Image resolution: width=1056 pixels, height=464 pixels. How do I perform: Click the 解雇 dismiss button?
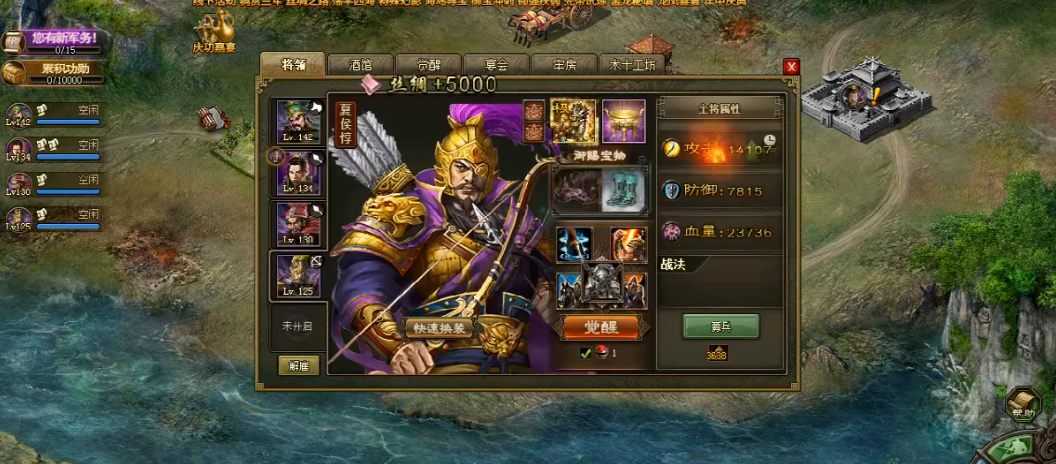pos(298,366)
